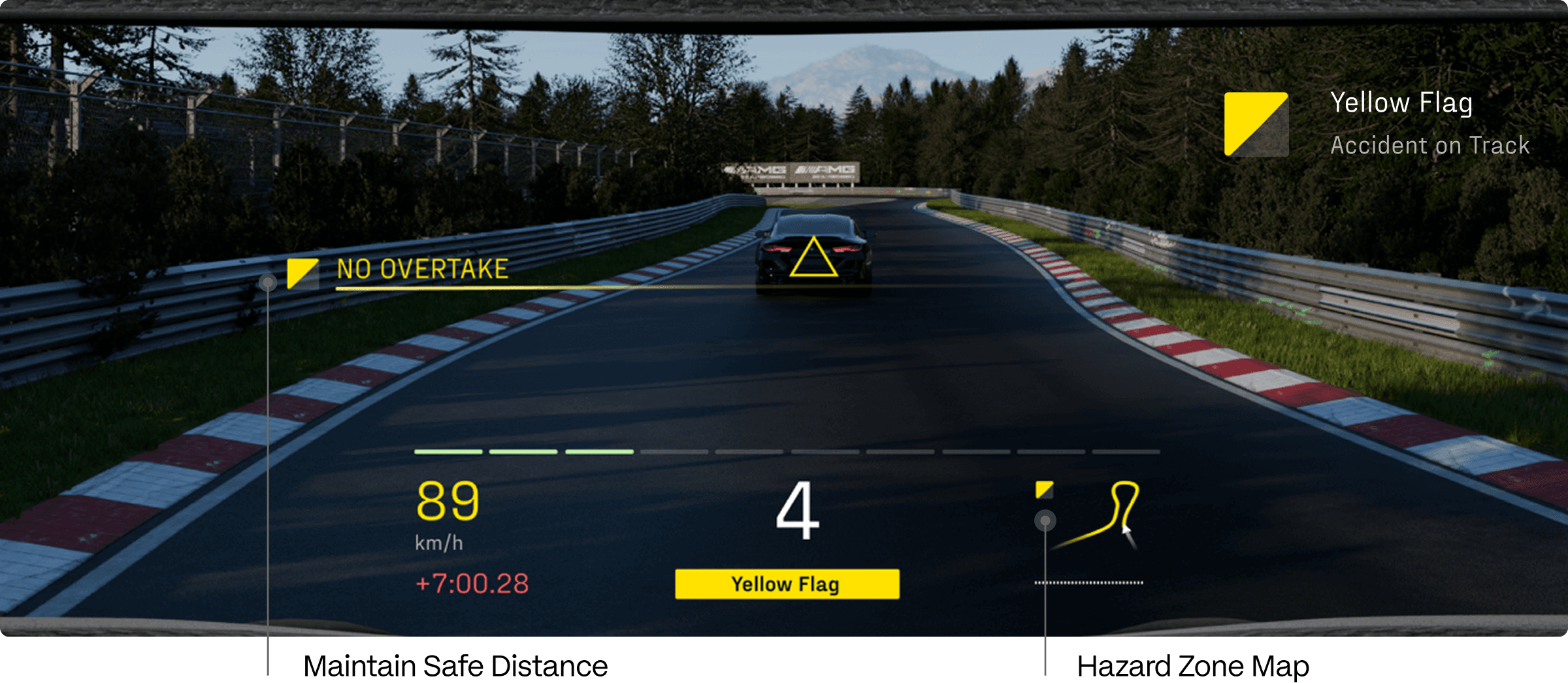The image size is (1568, 683).
Task: Activate the Hazard Zone Map hotspot dot
Action: click(1045, 520)
